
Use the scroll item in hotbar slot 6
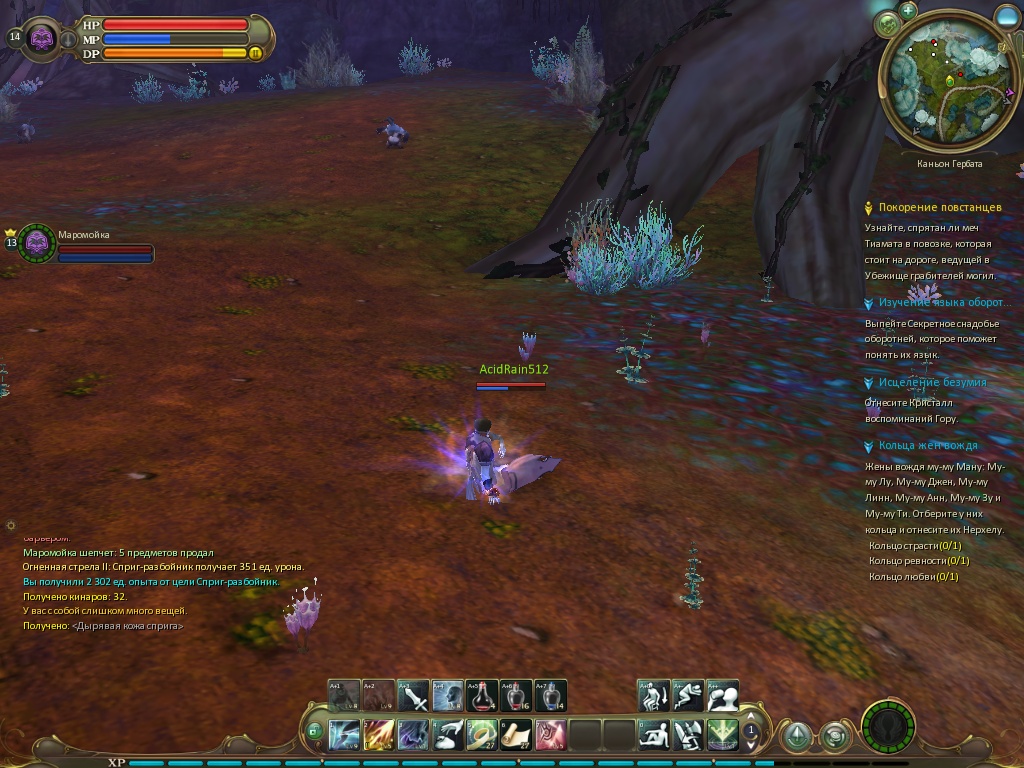click(x=516, y=735)
